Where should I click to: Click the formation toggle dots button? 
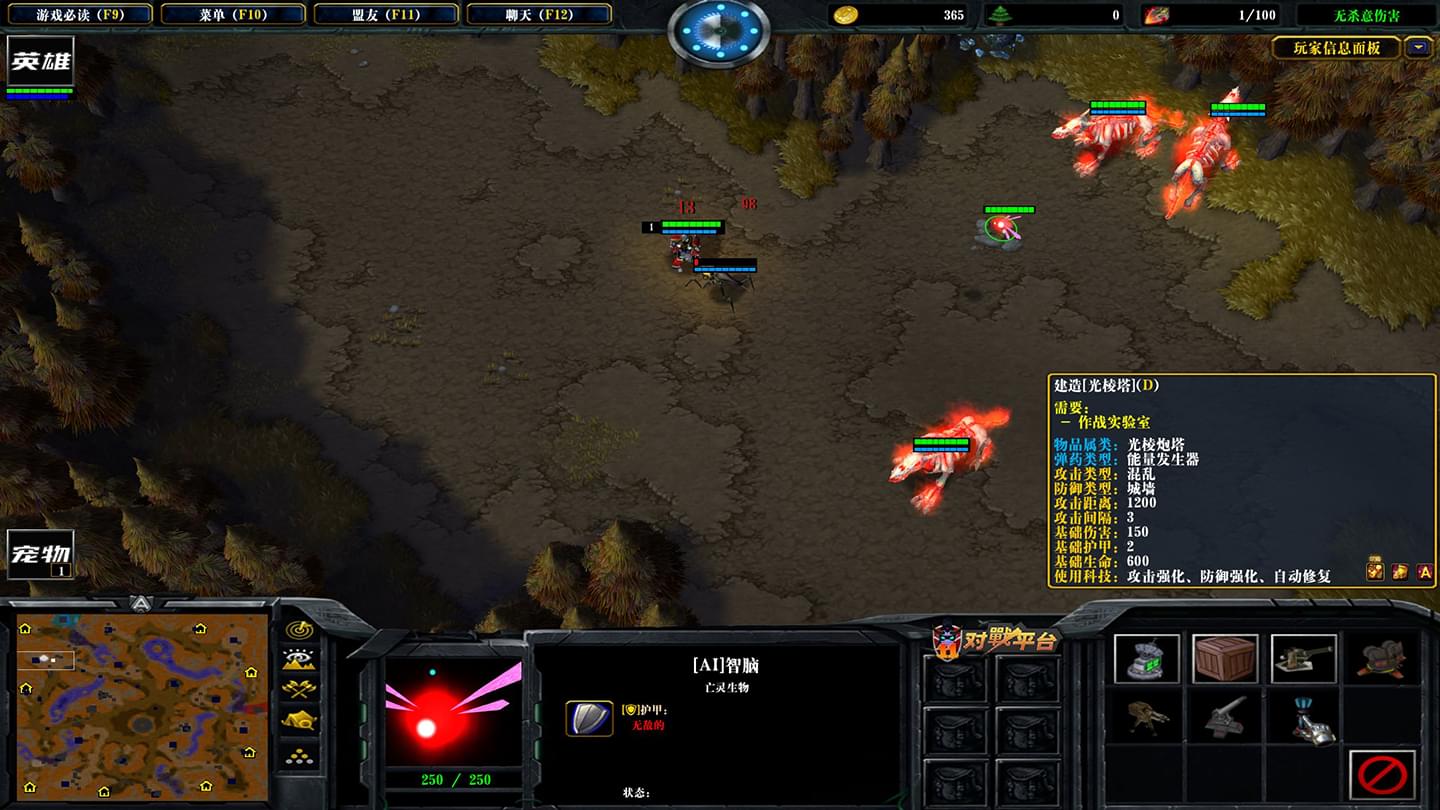tap(299, 755)
